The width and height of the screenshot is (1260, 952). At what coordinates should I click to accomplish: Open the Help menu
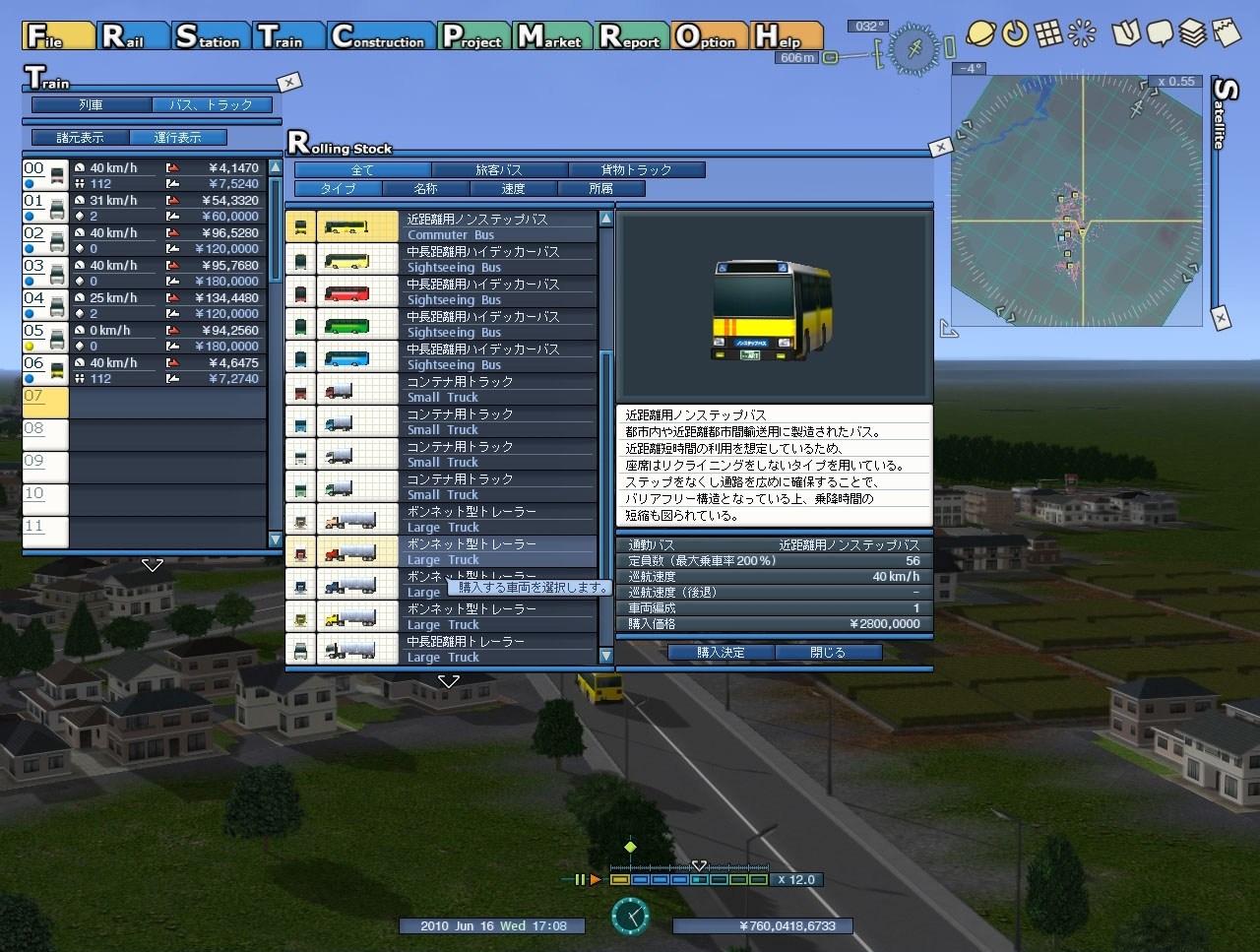(x=786, y=36)
